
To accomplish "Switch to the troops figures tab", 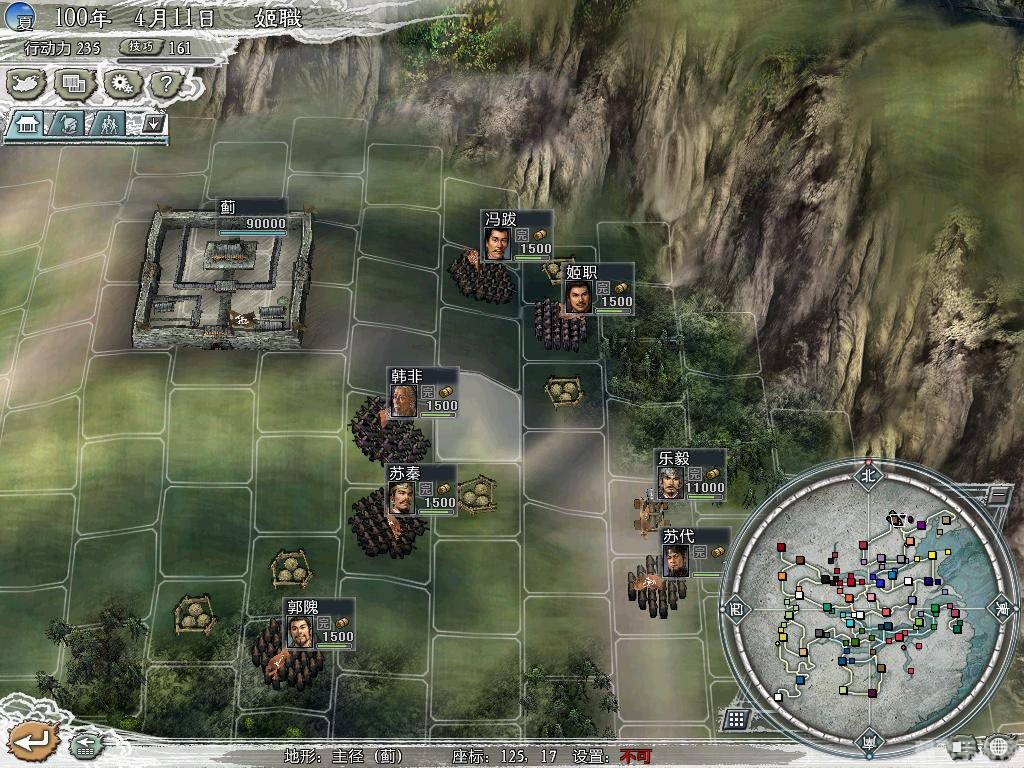I will pos(108,124).
